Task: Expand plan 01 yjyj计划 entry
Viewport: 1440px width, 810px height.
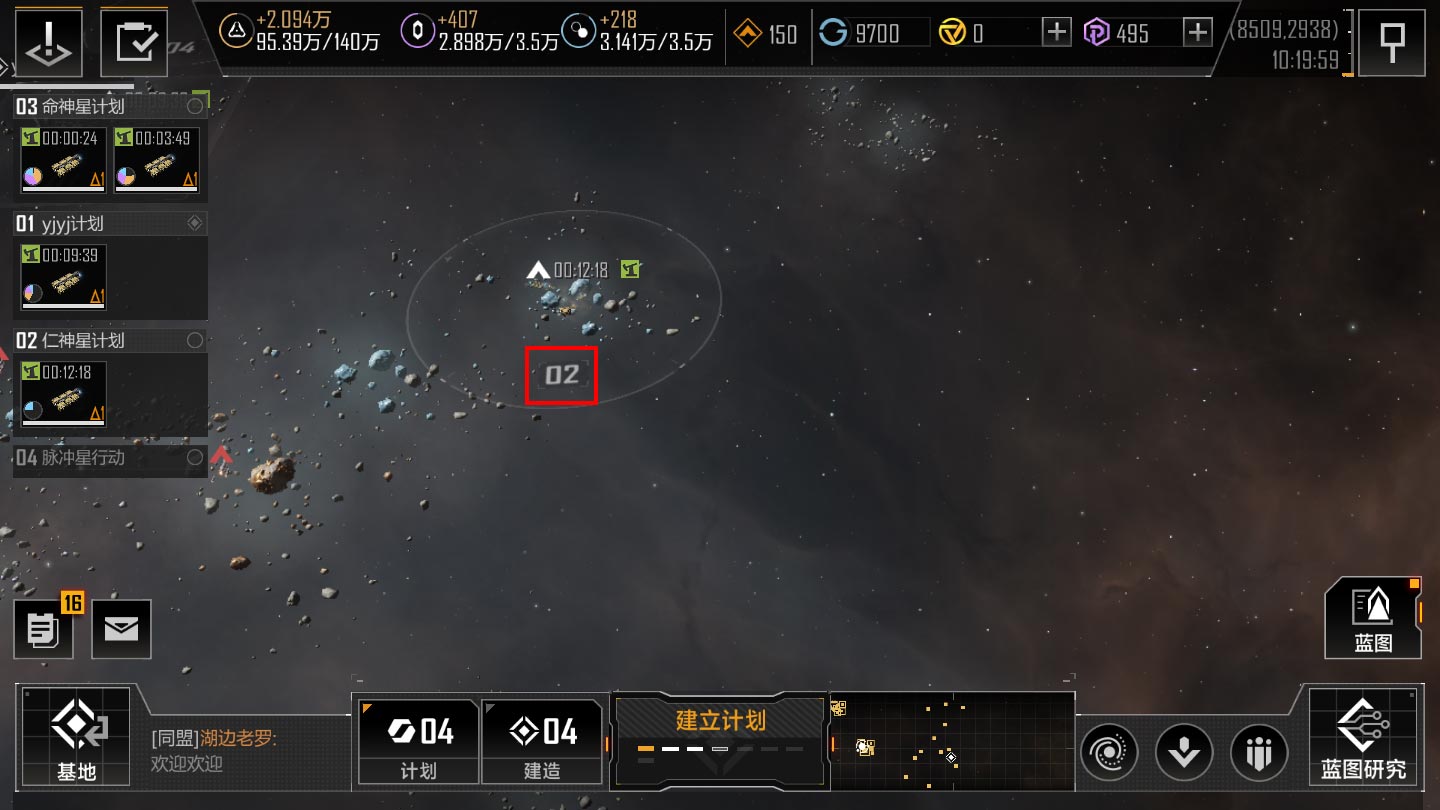Action: pyautogui.click(x=100, y=223)
